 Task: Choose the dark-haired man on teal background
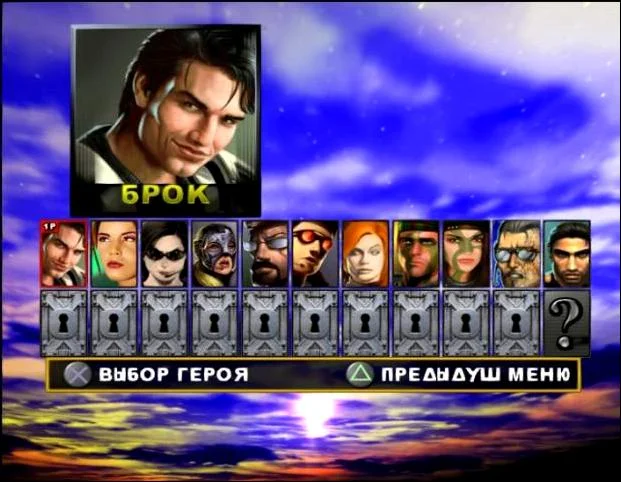click(x=566, y=254)
